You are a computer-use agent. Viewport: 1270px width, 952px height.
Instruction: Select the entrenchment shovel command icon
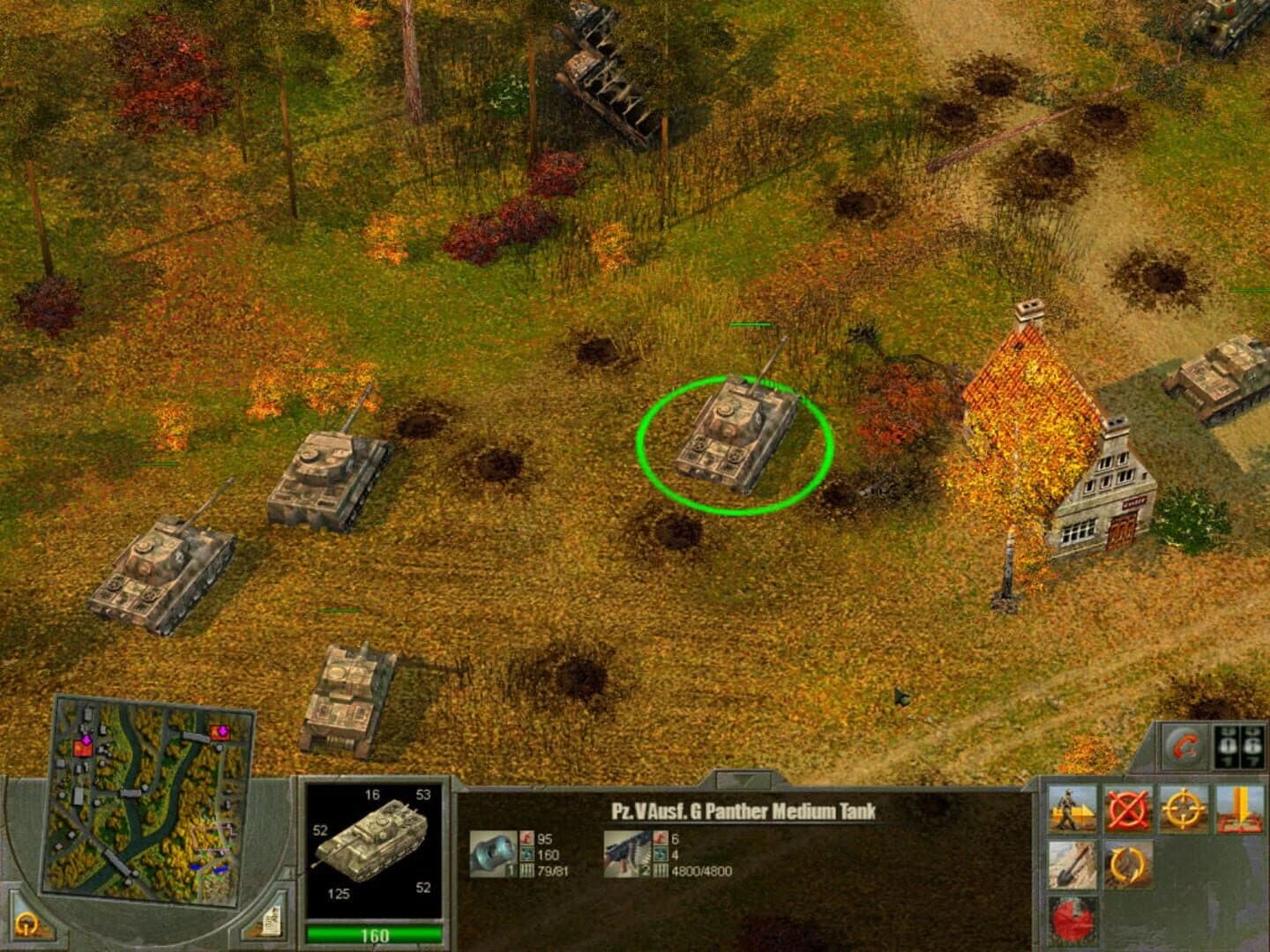(x=1072, y=865)
